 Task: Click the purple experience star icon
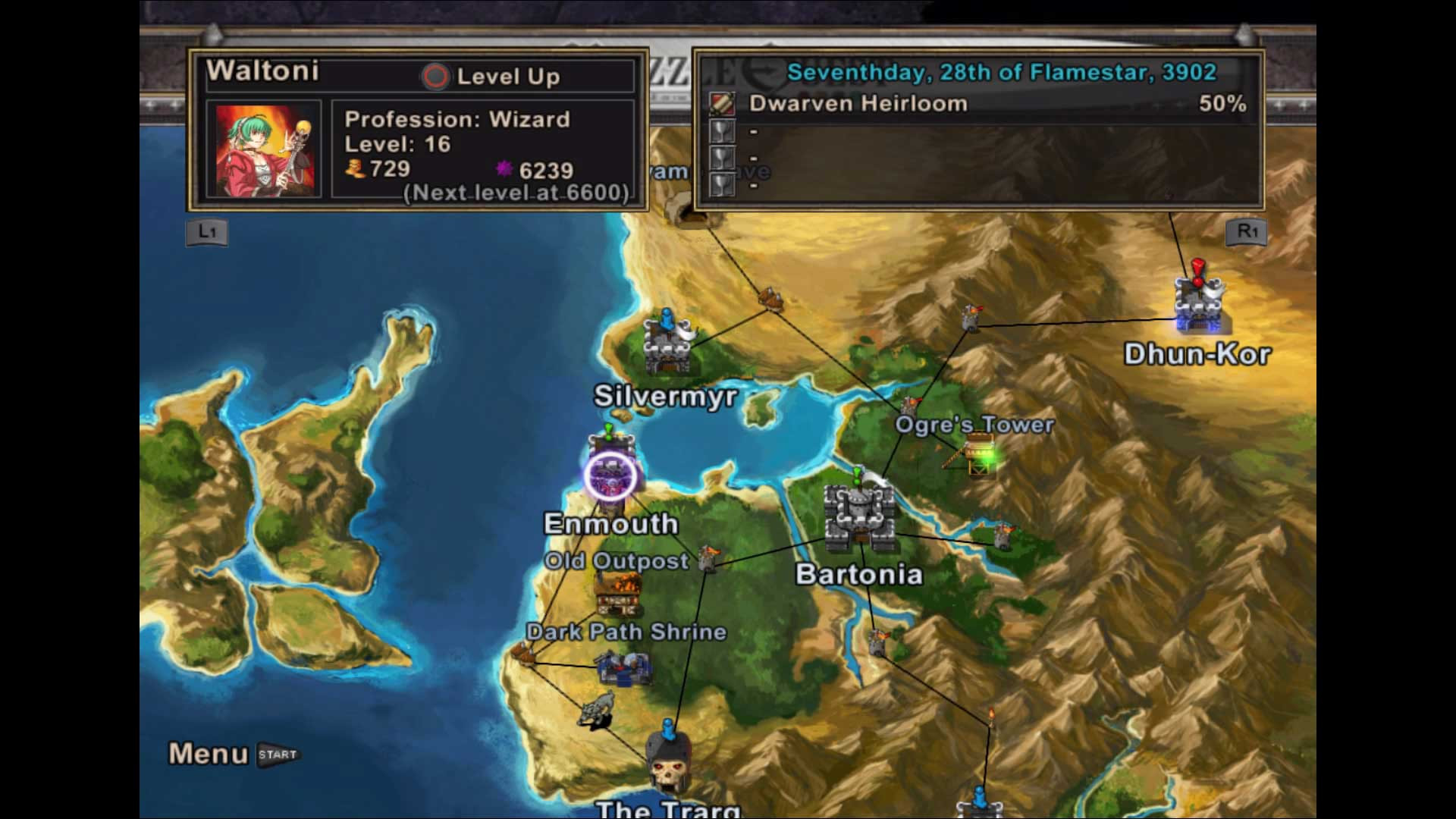coord(504,168)
